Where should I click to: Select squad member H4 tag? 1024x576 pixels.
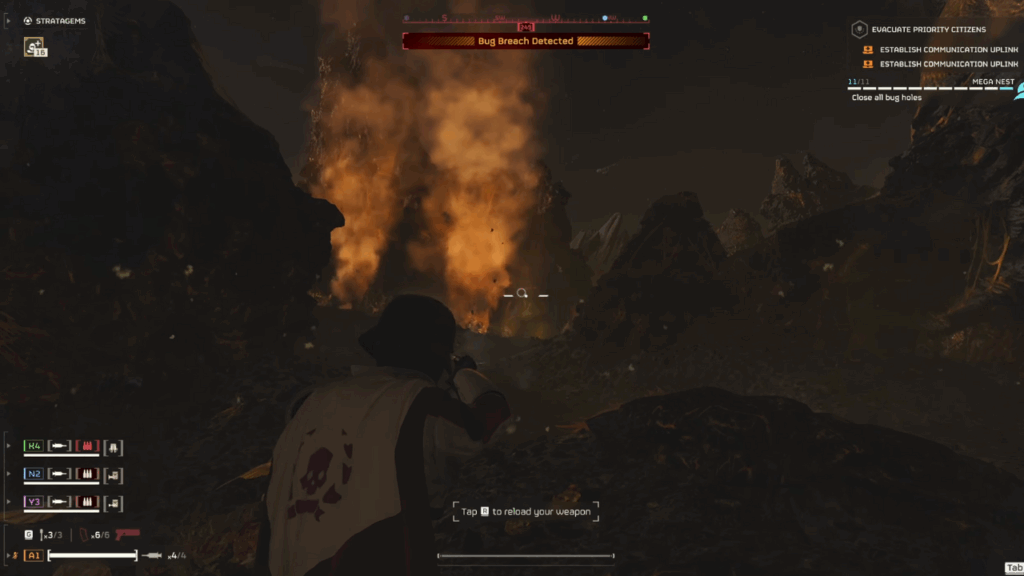pos(34,446)
